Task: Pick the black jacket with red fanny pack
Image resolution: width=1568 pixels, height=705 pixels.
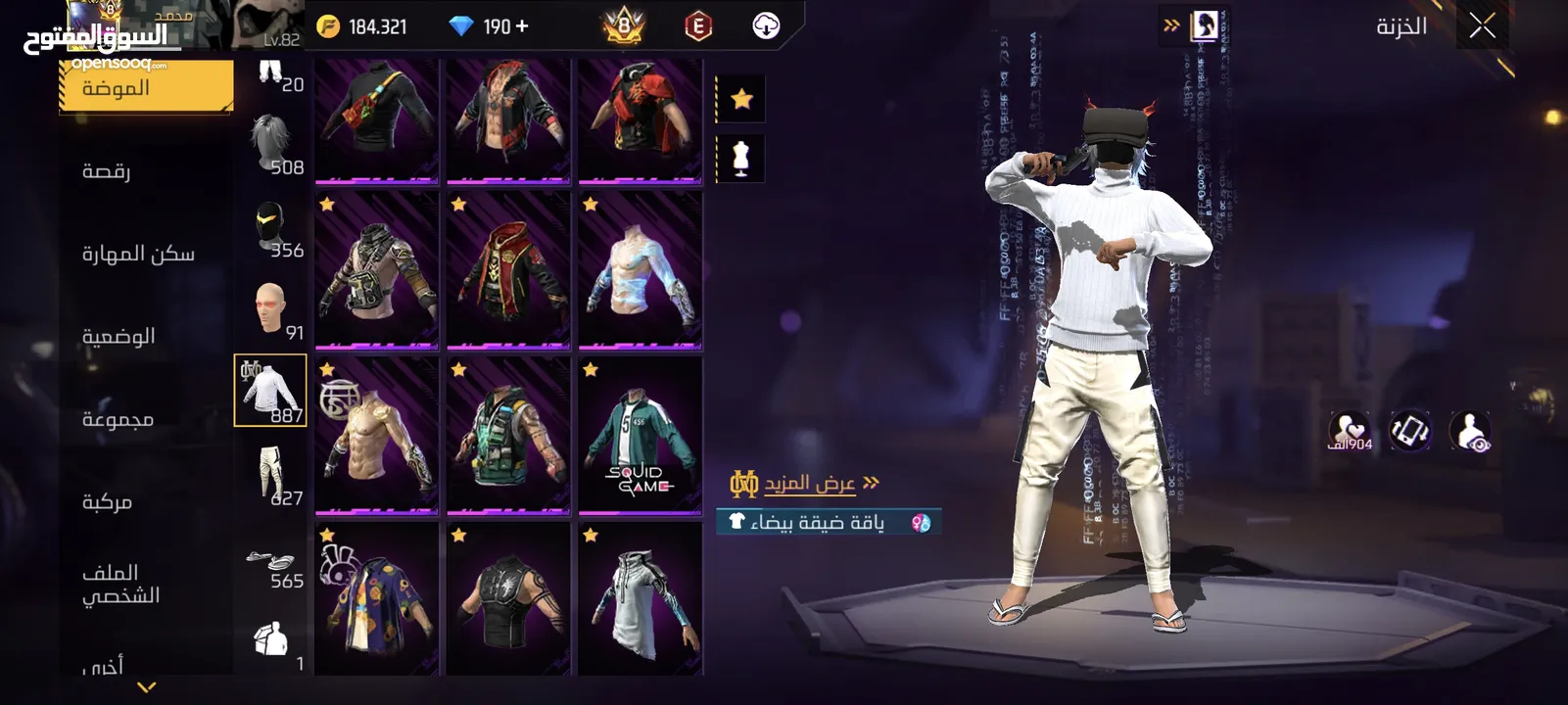Action: click(377, 120)
